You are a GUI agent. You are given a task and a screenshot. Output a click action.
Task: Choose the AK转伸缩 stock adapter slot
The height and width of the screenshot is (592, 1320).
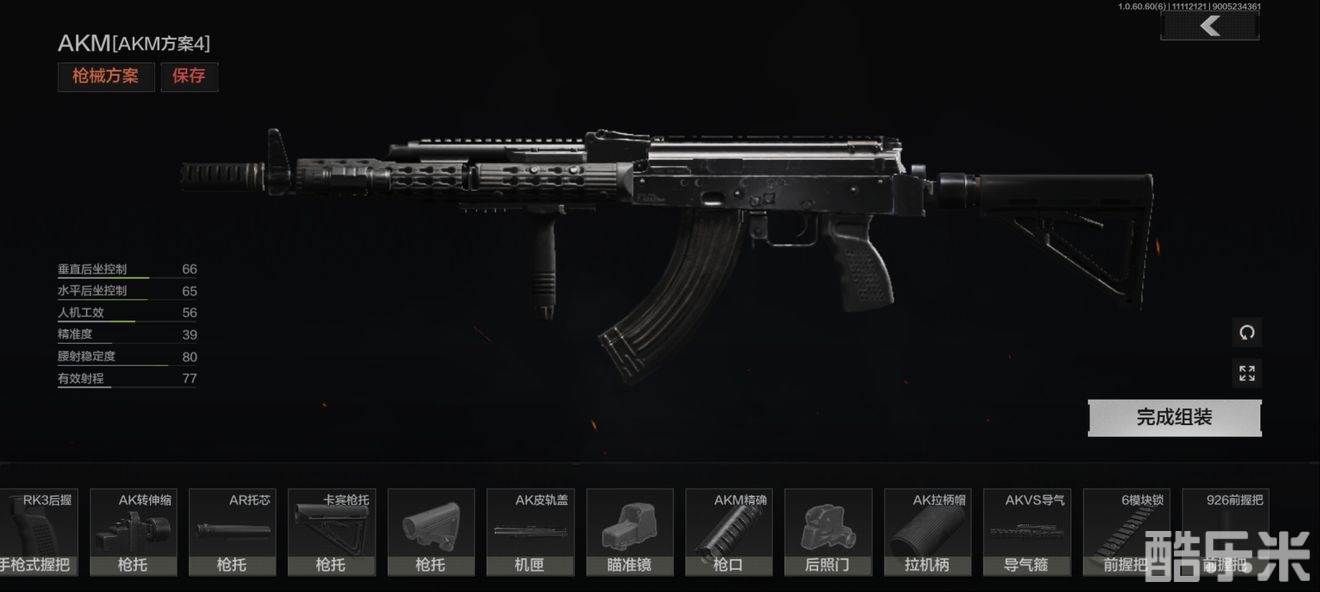tap(133, 532)
